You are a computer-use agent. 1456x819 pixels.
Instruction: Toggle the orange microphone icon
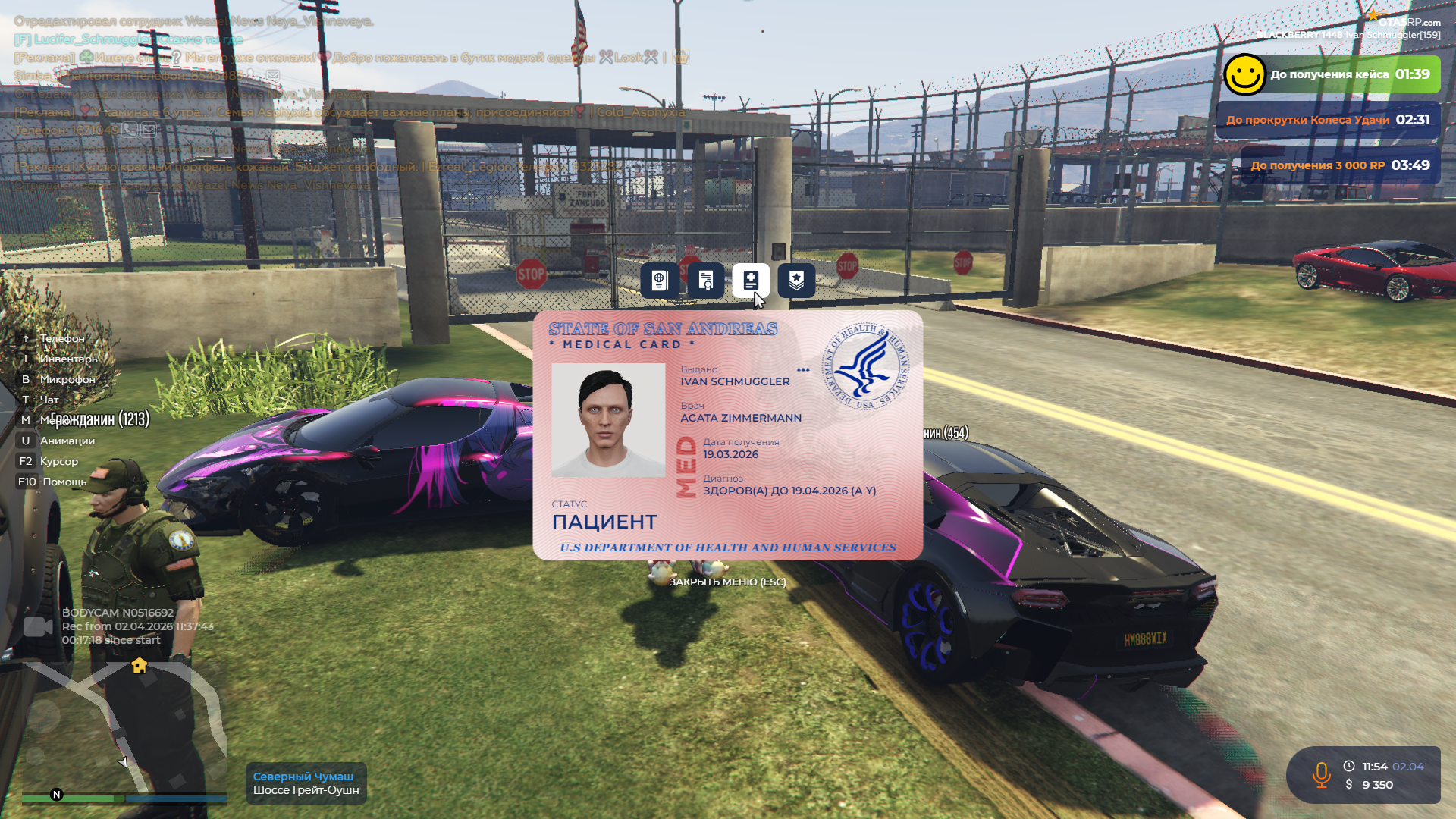pos(1321,774)
